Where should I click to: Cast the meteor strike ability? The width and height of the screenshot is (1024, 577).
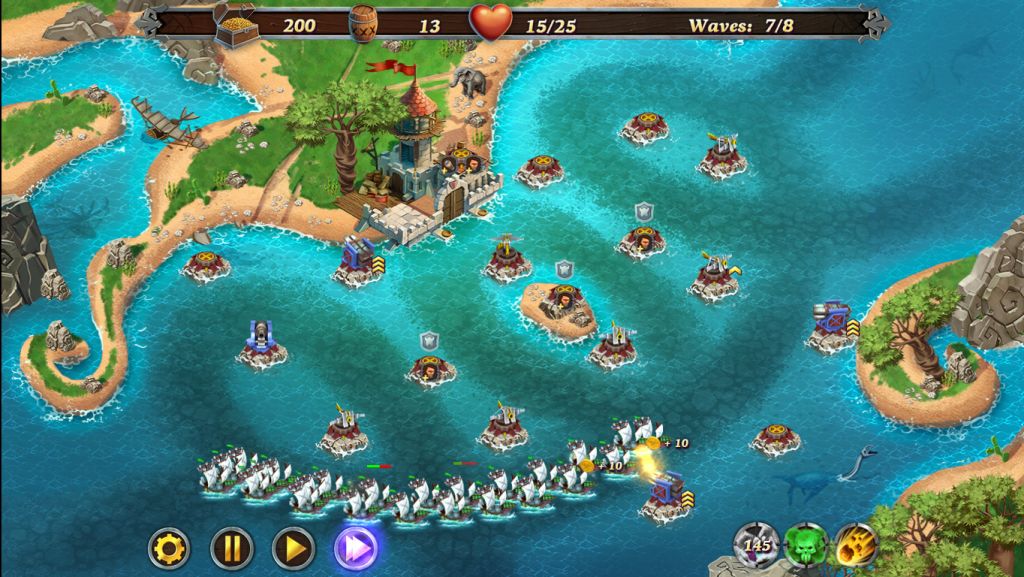tap(854, 545)
